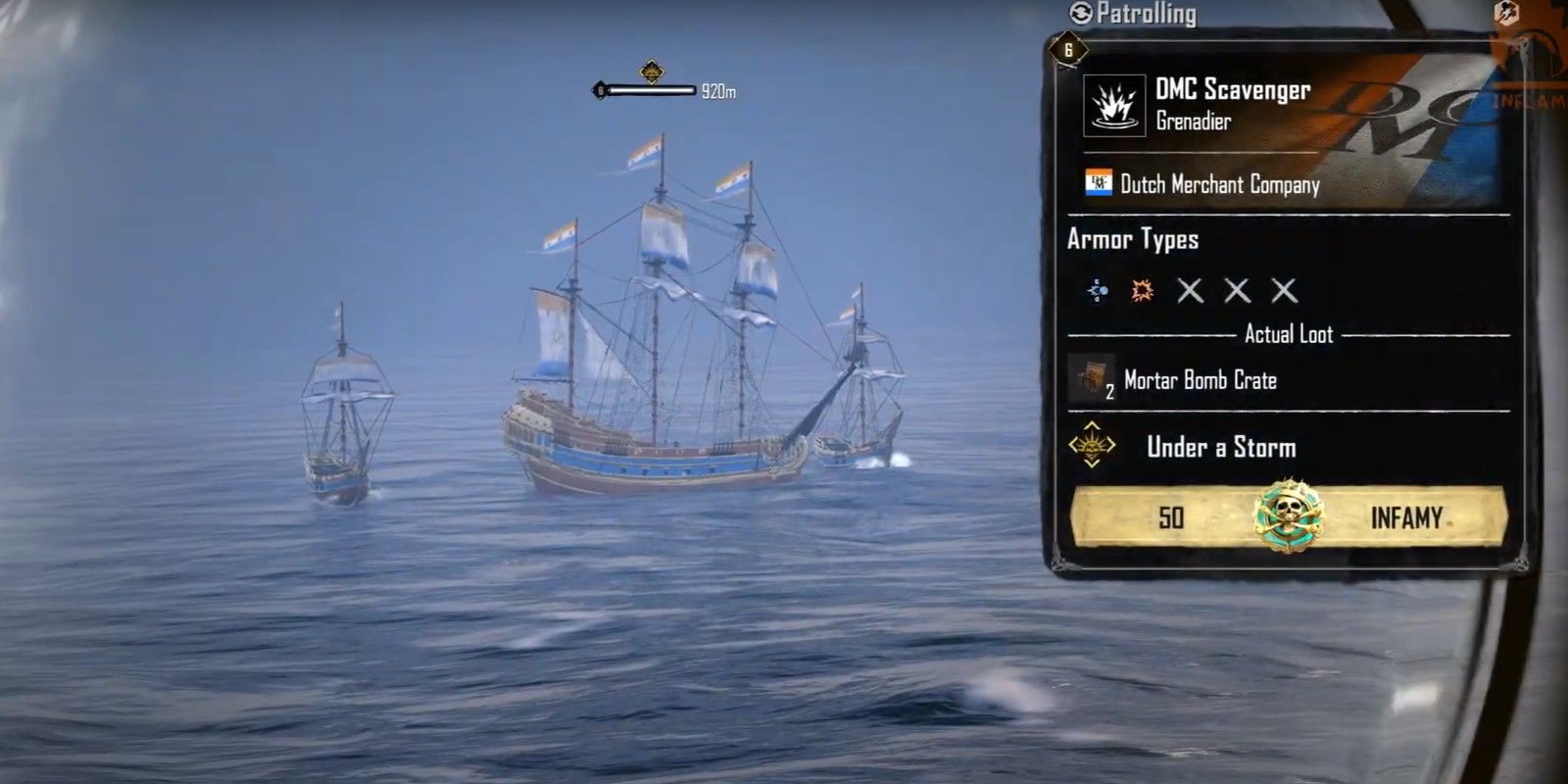Open the DMC Scavenger name heading

tap(1235, 91)
